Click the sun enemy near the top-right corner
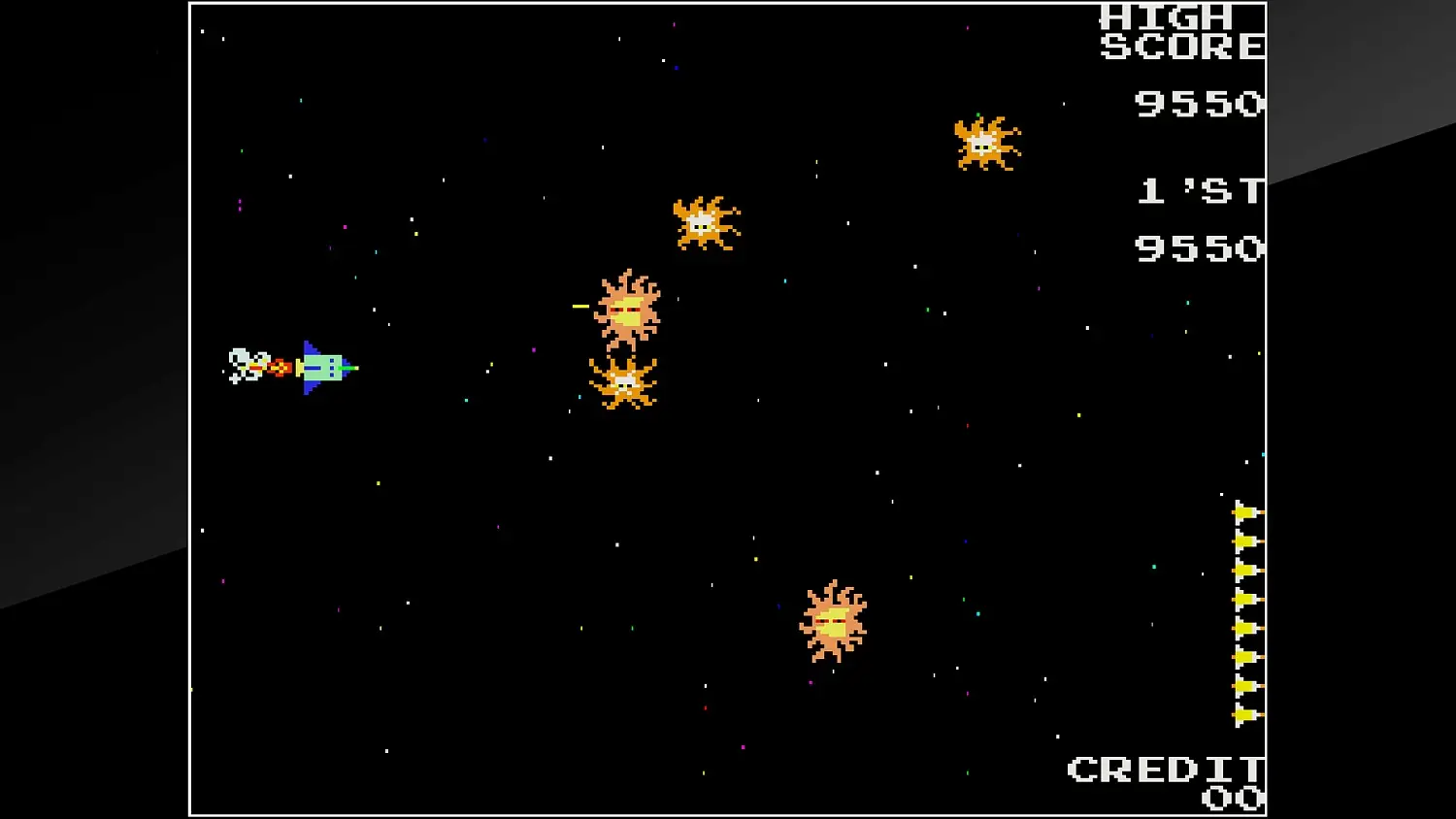 (x=983, y=144)
